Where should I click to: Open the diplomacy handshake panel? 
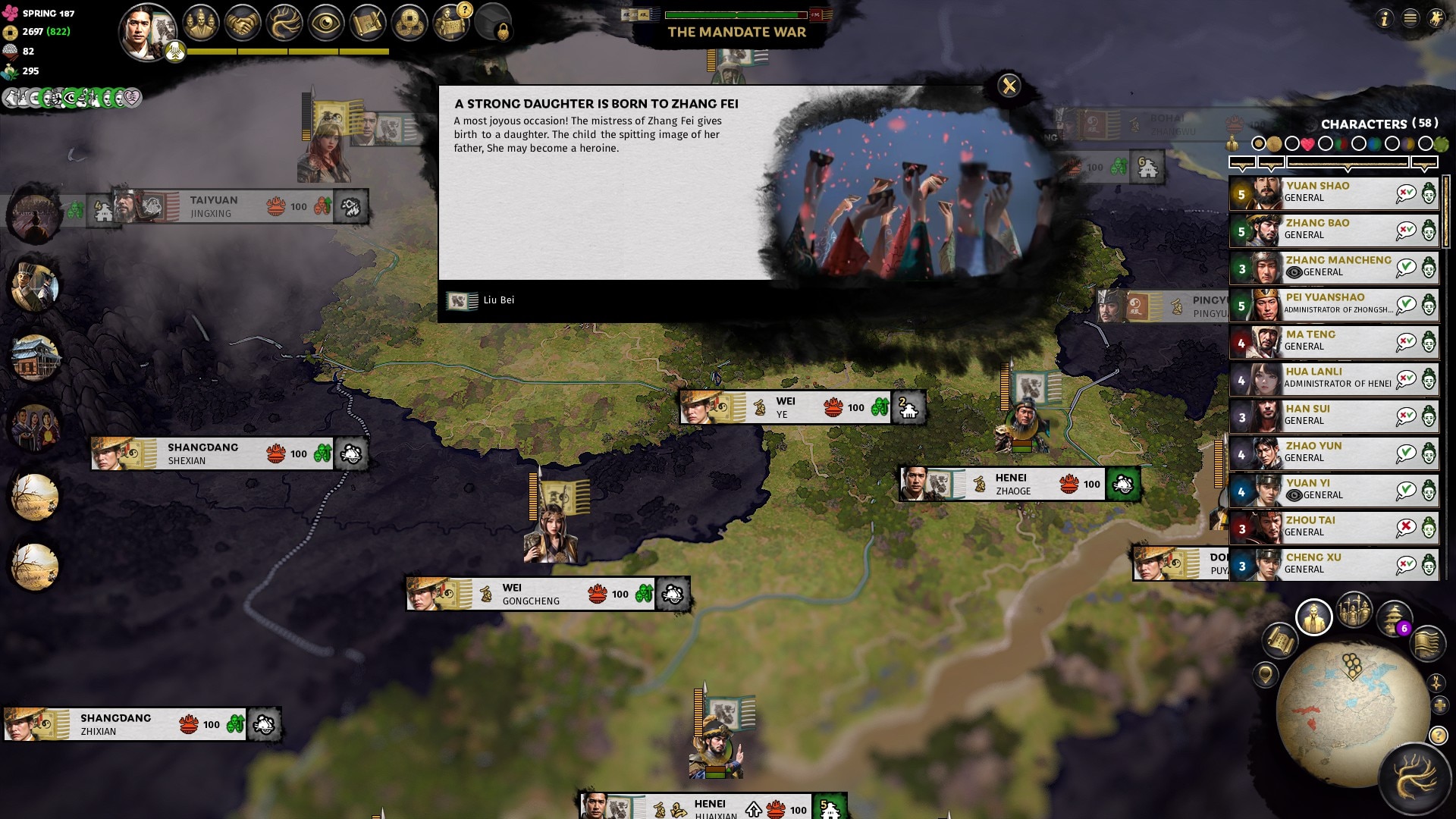point(242,23)
